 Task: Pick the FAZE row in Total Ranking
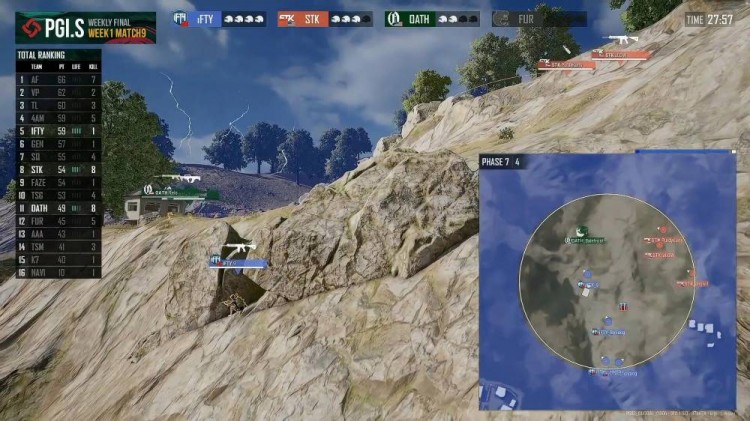58,182
